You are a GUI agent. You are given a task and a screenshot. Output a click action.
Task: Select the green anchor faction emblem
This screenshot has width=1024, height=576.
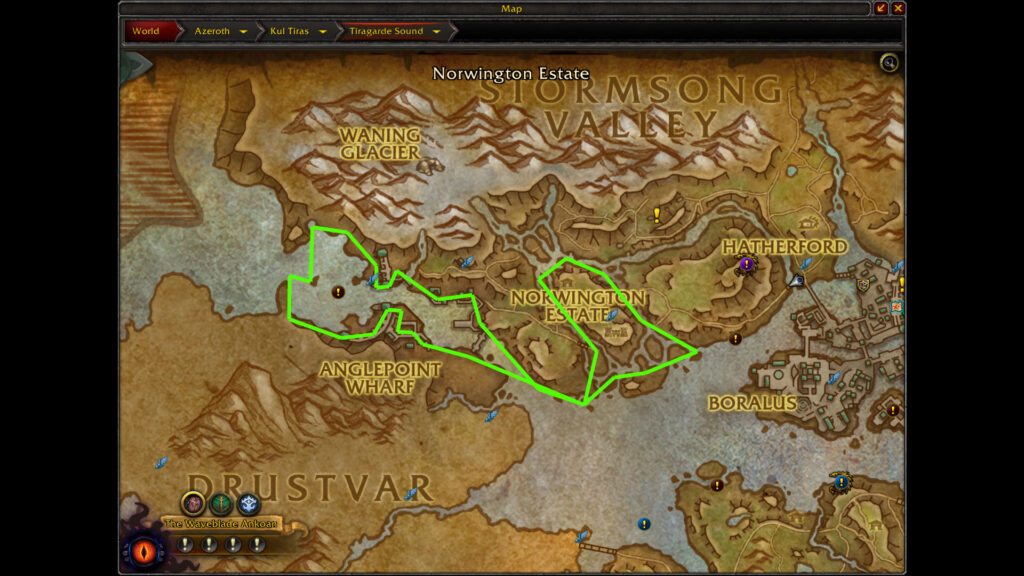pyautogui.click(x=221, y=503)
